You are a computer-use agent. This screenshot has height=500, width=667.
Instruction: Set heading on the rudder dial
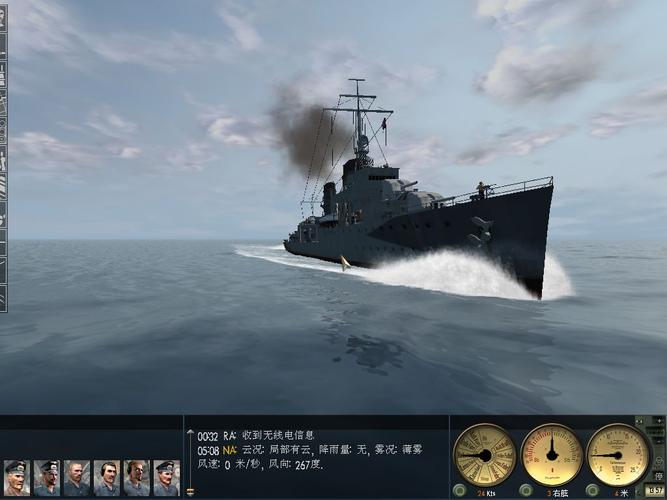click(552, 455)
